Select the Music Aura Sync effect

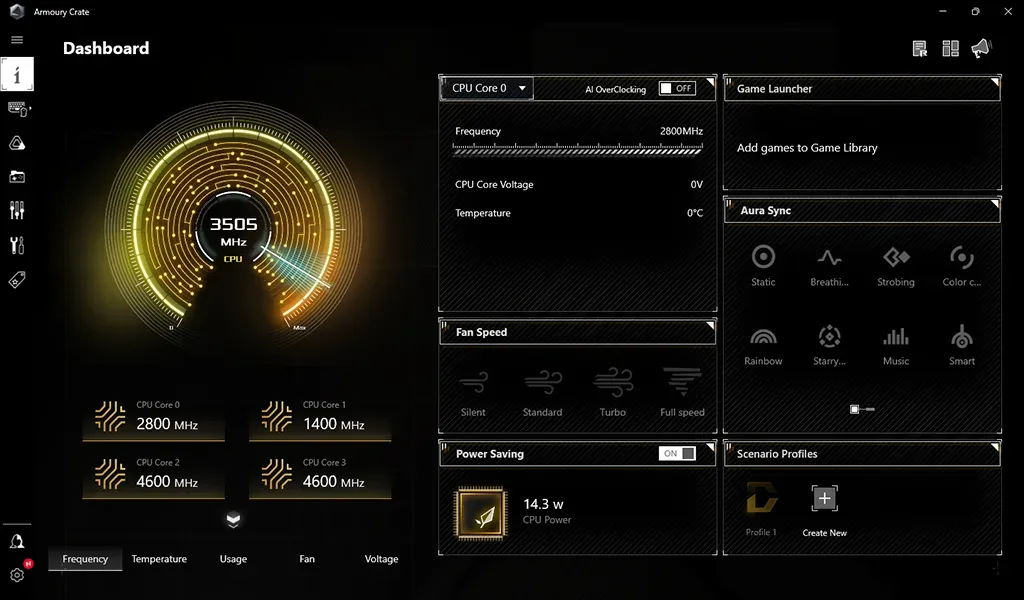click(895, 344)
